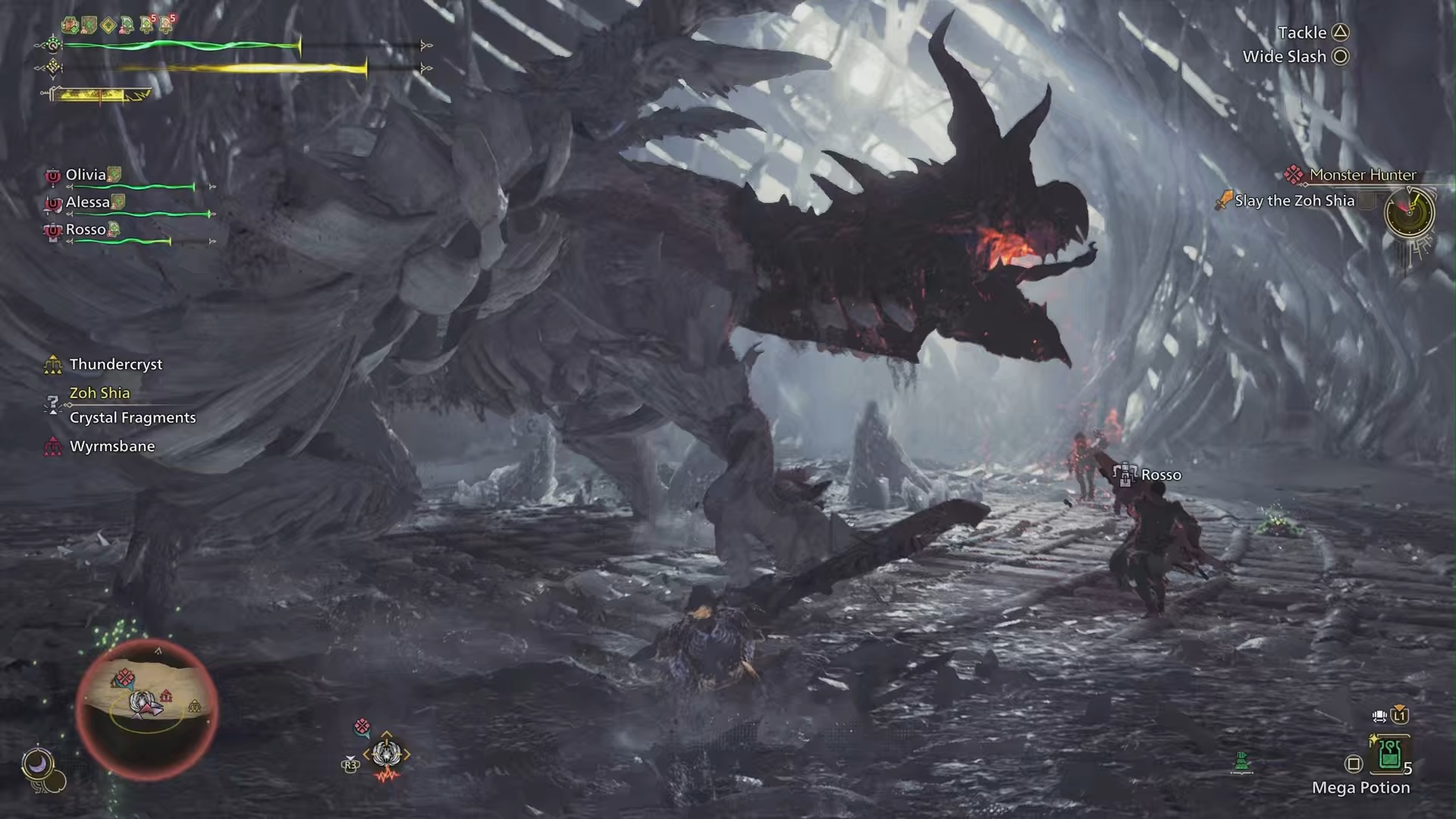Click the first active buff status icon
Viewport: 1456px width, 819px height.
tap(70, 25)
